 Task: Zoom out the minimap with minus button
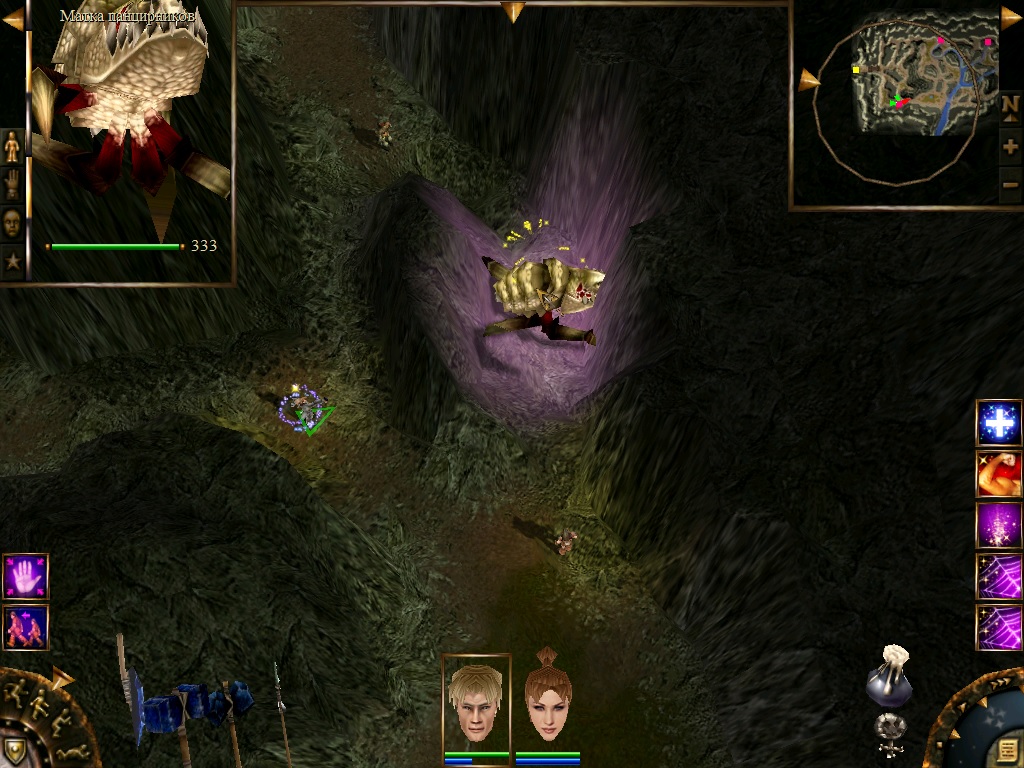[1010, 183]
